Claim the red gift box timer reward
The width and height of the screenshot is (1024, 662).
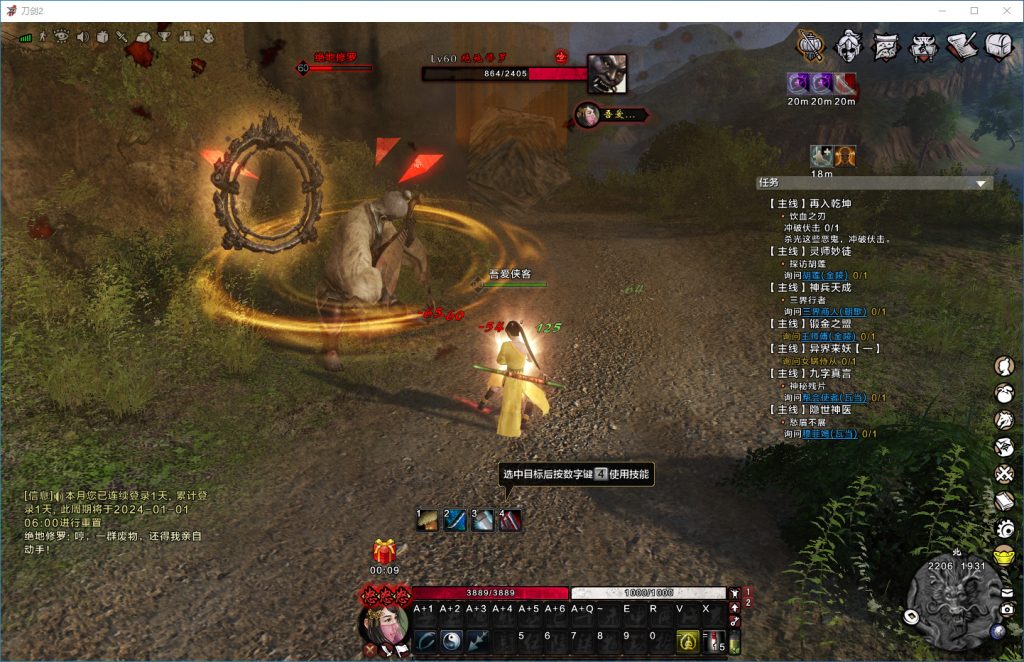[x=384, y=552]
